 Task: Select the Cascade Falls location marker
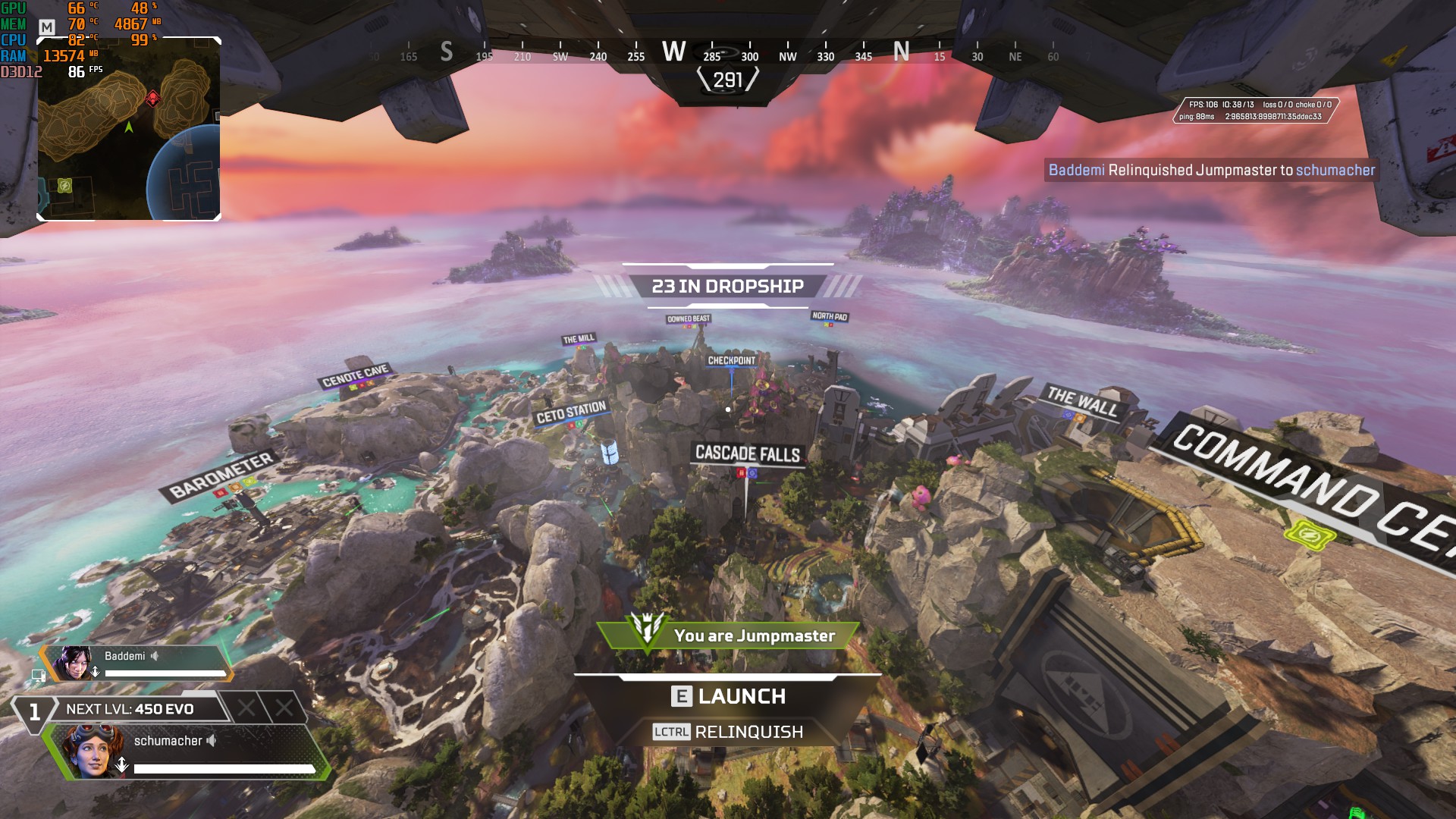click(x=748, y=453)
